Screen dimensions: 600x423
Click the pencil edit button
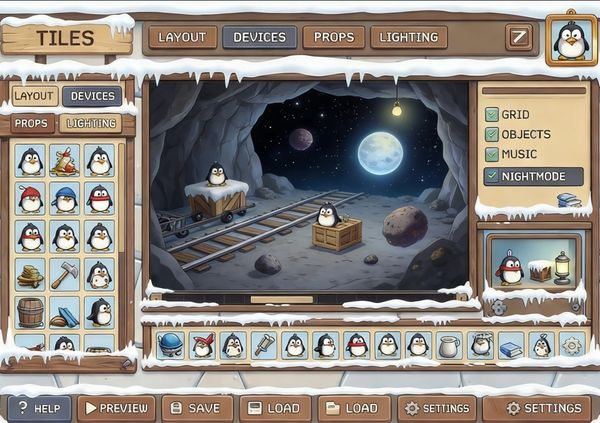tap(518, 38)
